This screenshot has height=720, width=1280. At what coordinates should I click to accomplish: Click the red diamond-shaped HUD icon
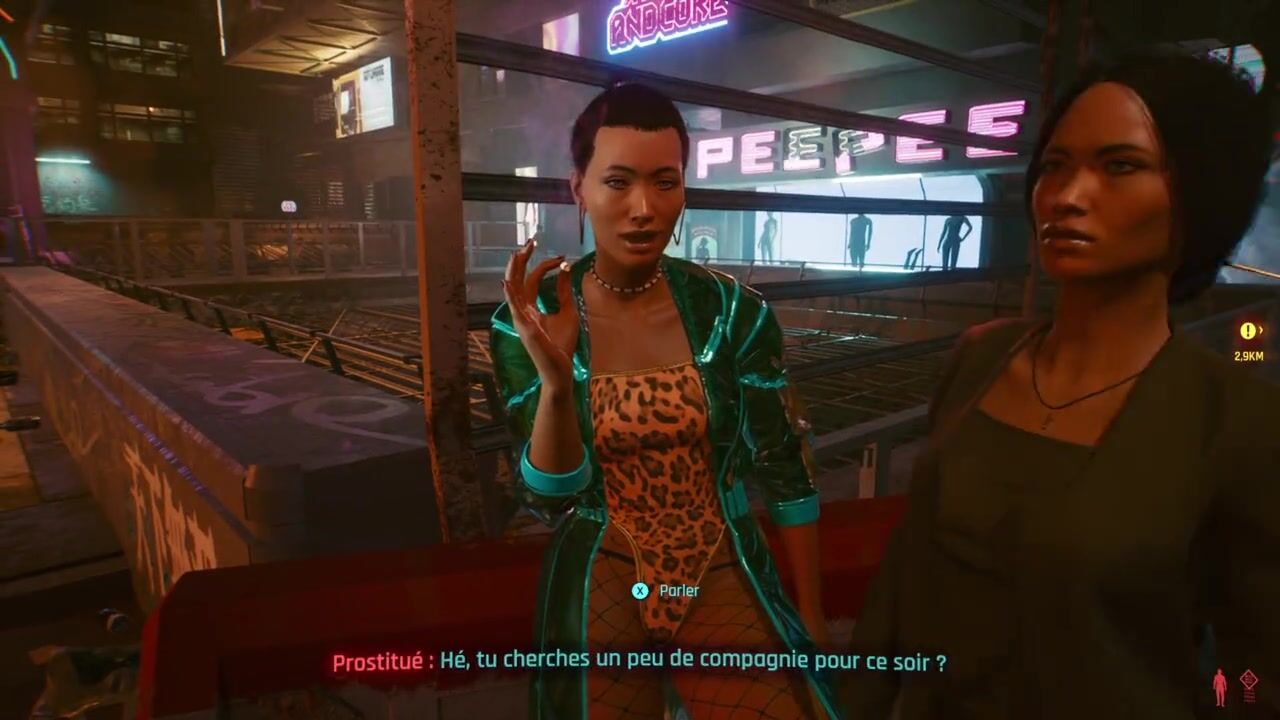pos(1248,682)
